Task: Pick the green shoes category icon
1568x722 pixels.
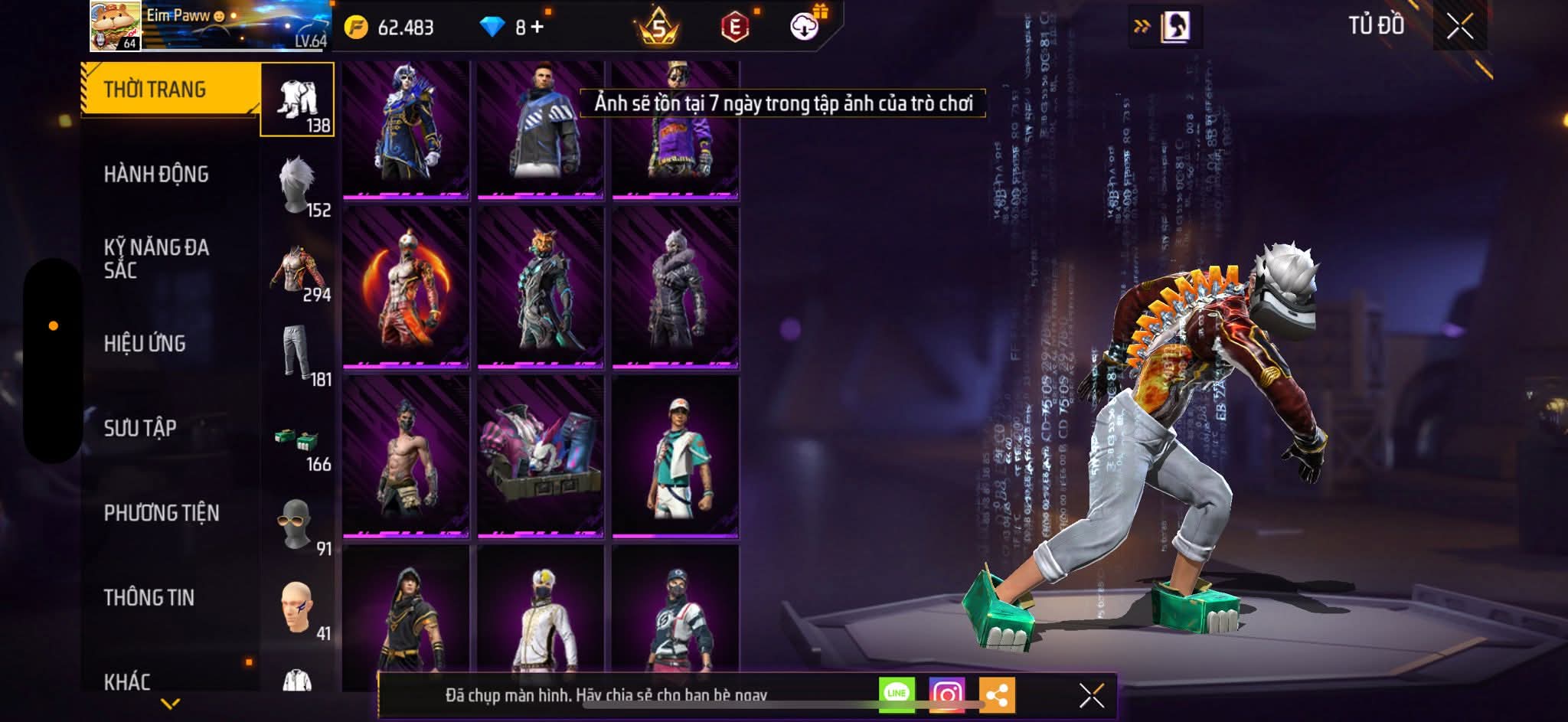Action: [x=298, y=439]
